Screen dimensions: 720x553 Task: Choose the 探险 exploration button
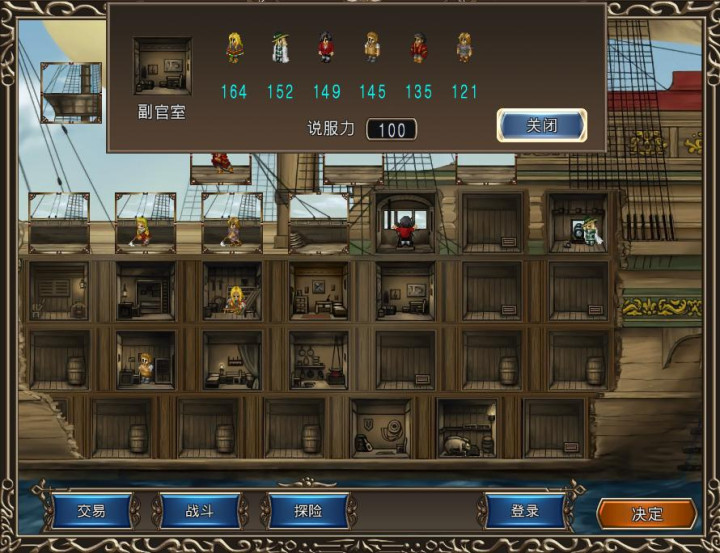click(x=308, y=511)
